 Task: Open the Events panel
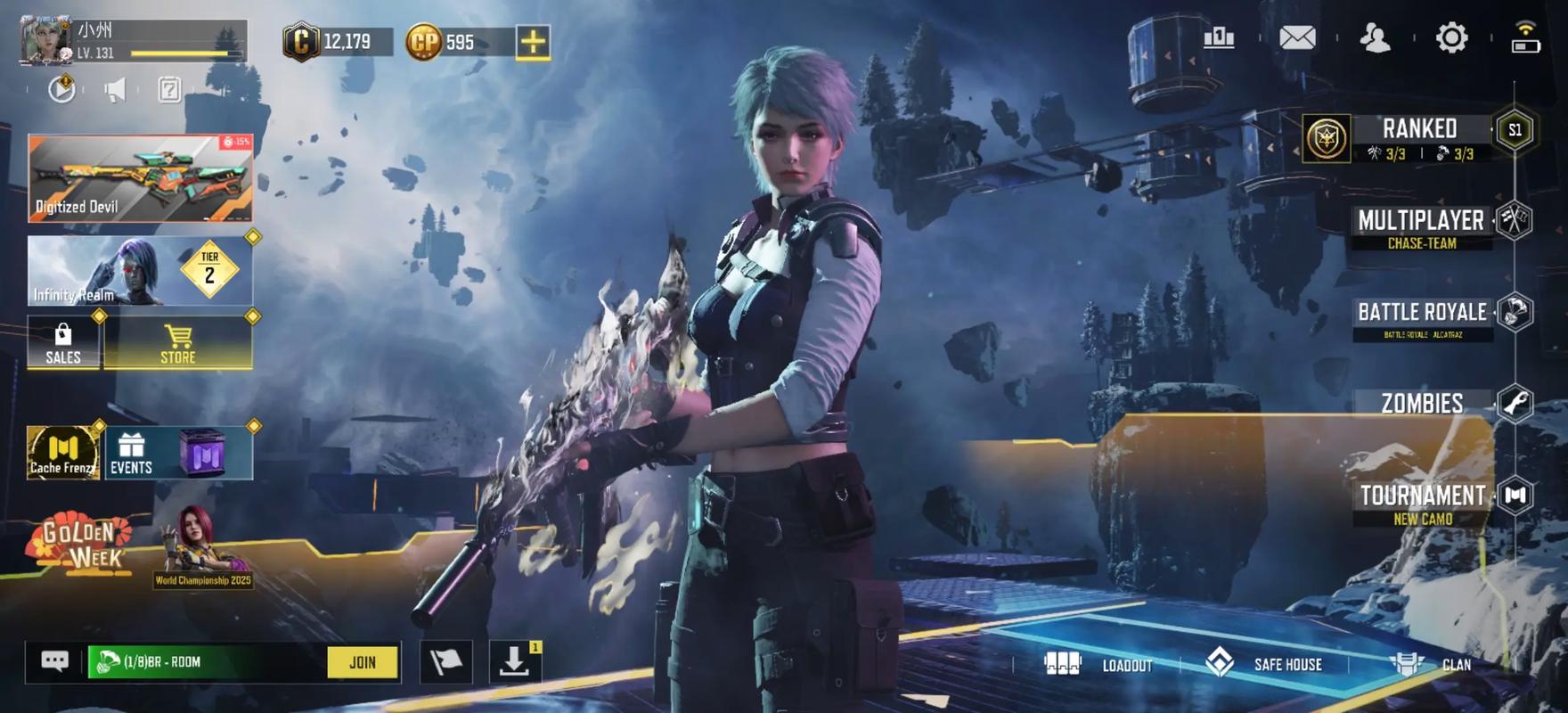pyautogui.click(x=131, y=453)
